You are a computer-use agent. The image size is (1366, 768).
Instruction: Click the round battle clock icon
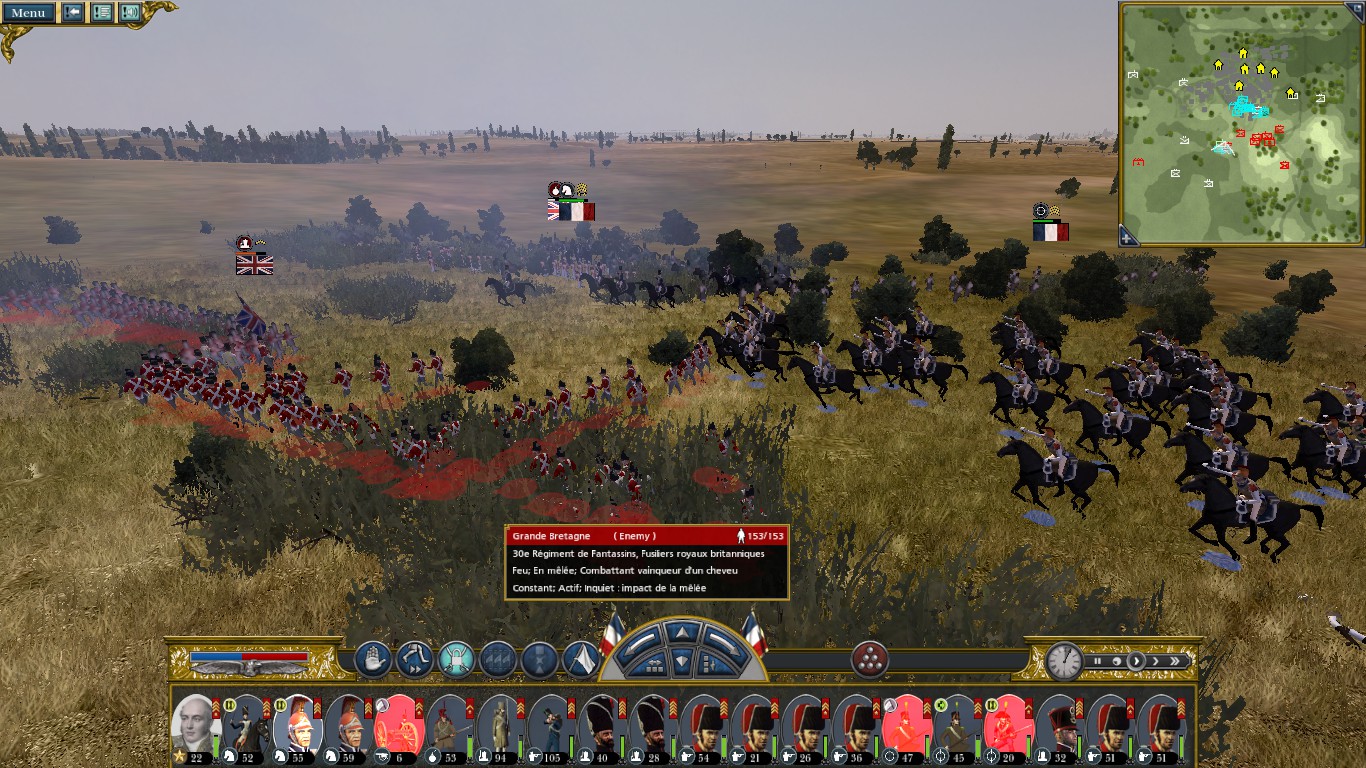[1065, 661]
